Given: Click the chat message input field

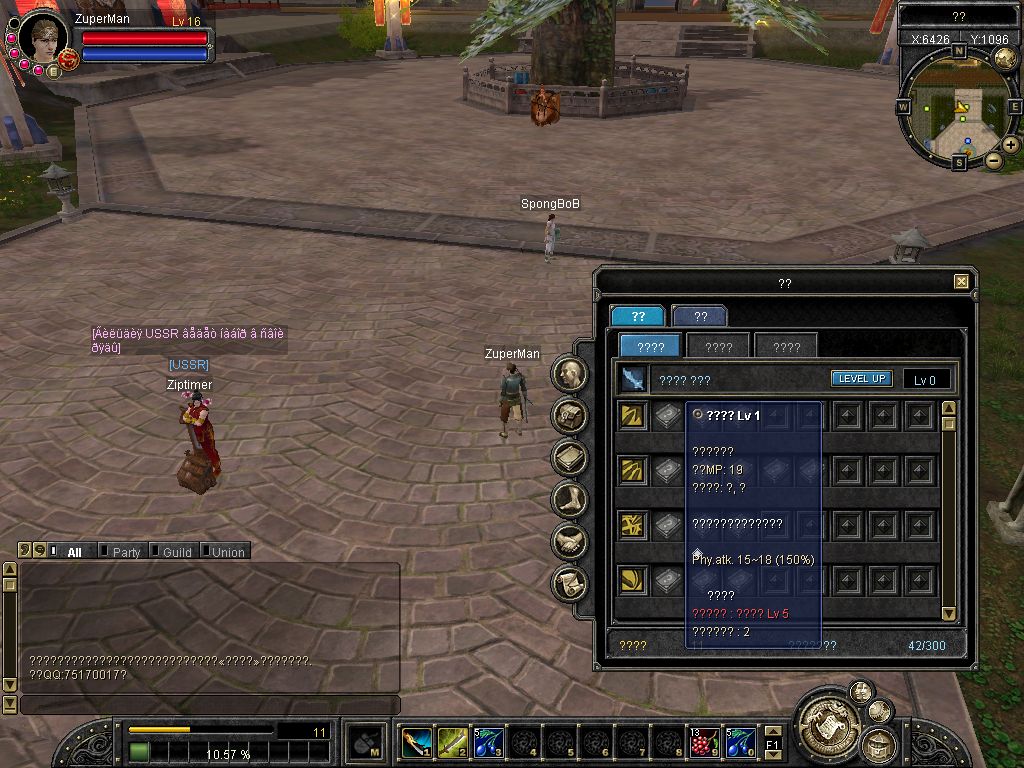Looking at the screenshot, I should [209, 705].
